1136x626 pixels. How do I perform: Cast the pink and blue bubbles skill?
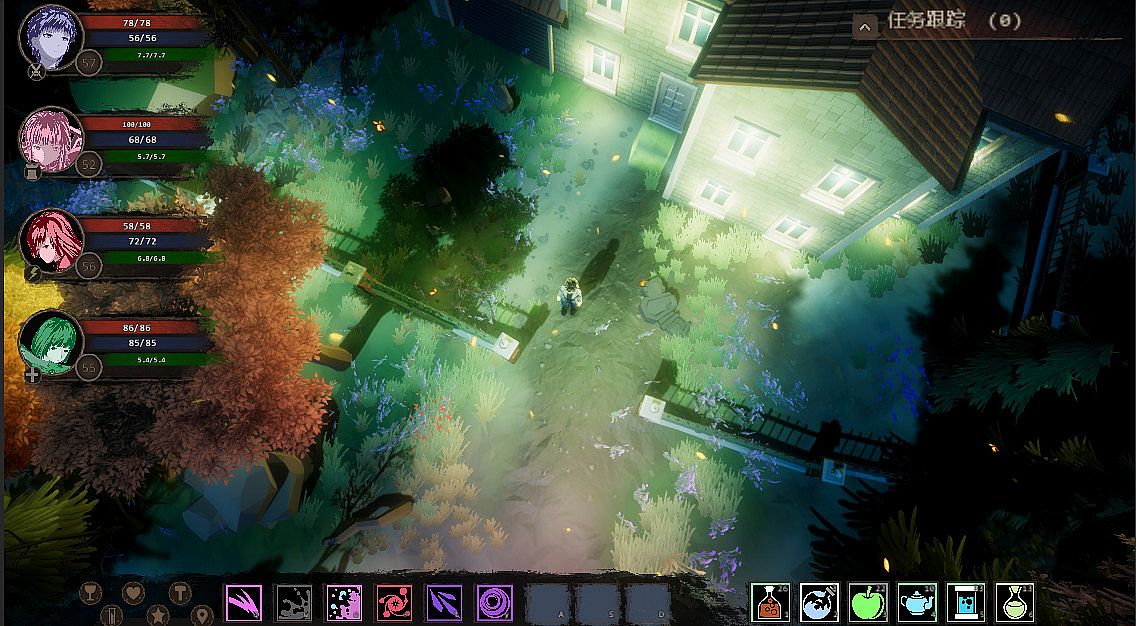344,602
